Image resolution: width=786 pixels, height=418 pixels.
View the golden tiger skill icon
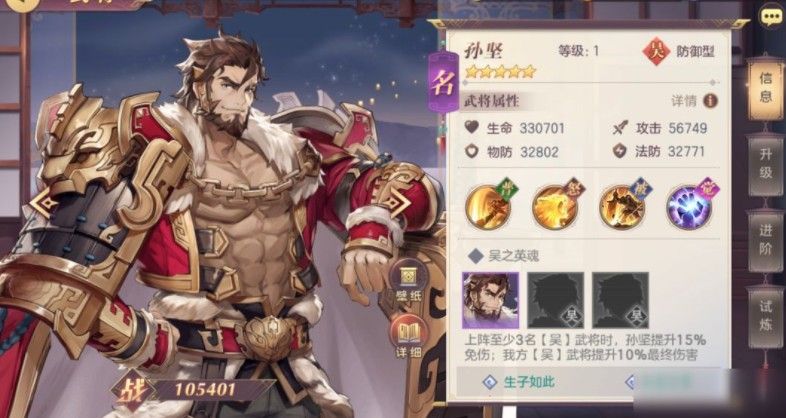tap(554, 206)
